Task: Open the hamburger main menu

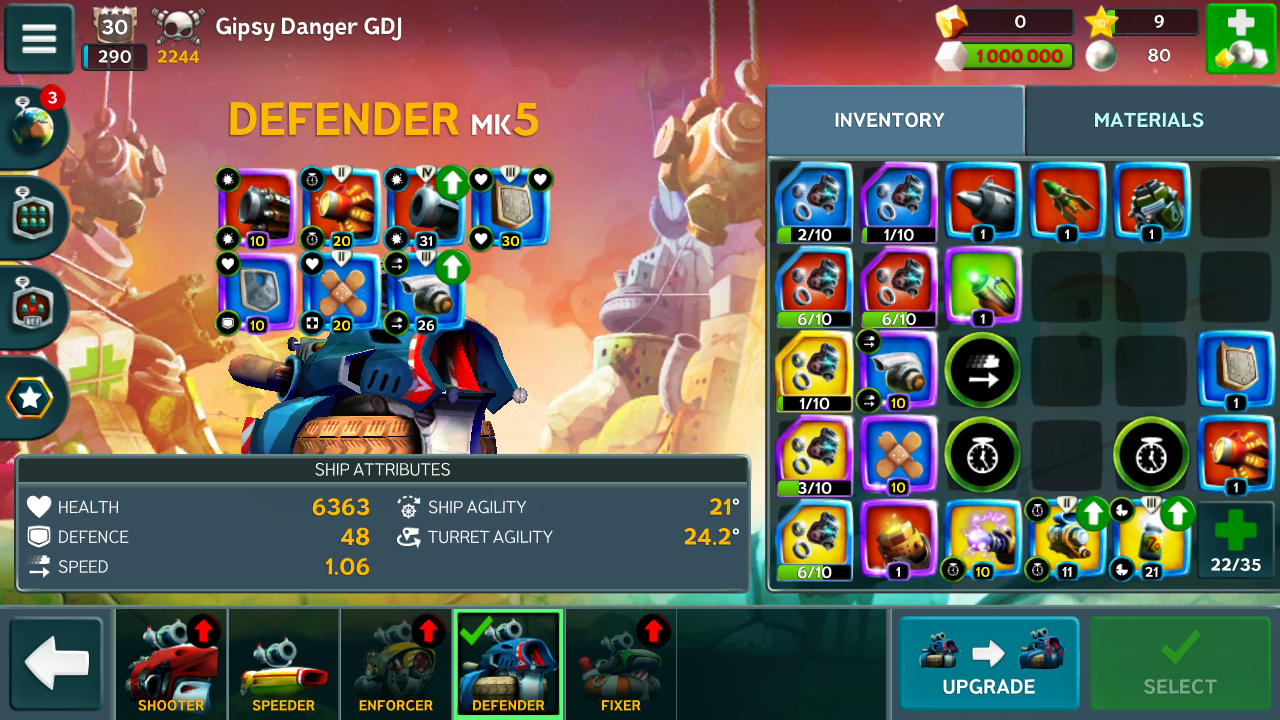Action: coord(39,39)
